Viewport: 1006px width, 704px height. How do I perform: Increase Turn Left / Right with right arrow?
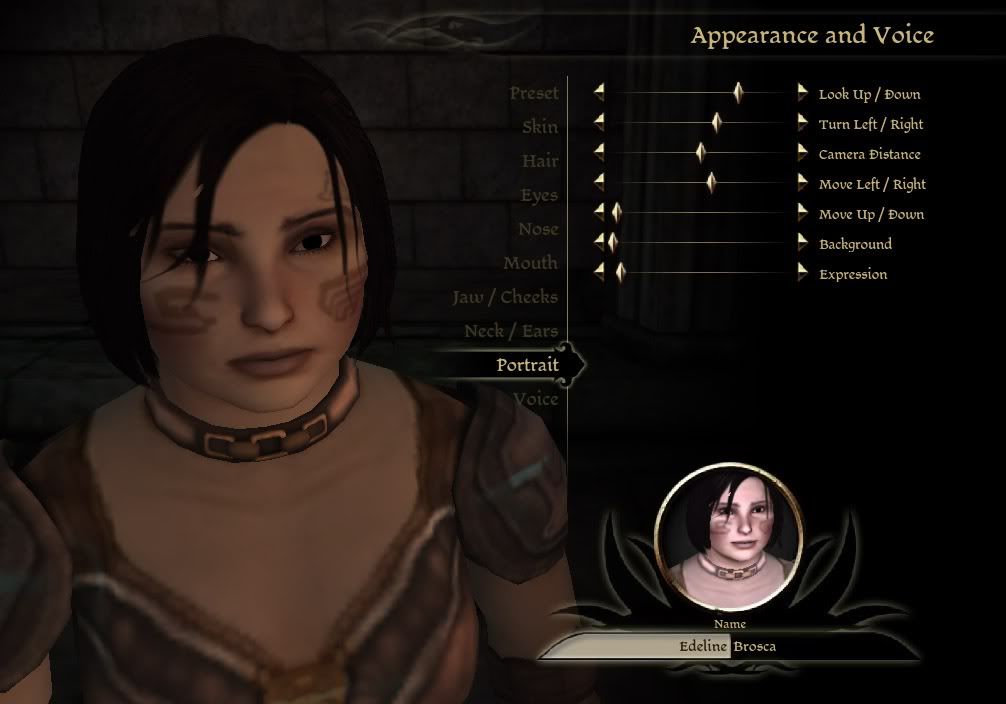pos(802,123)
